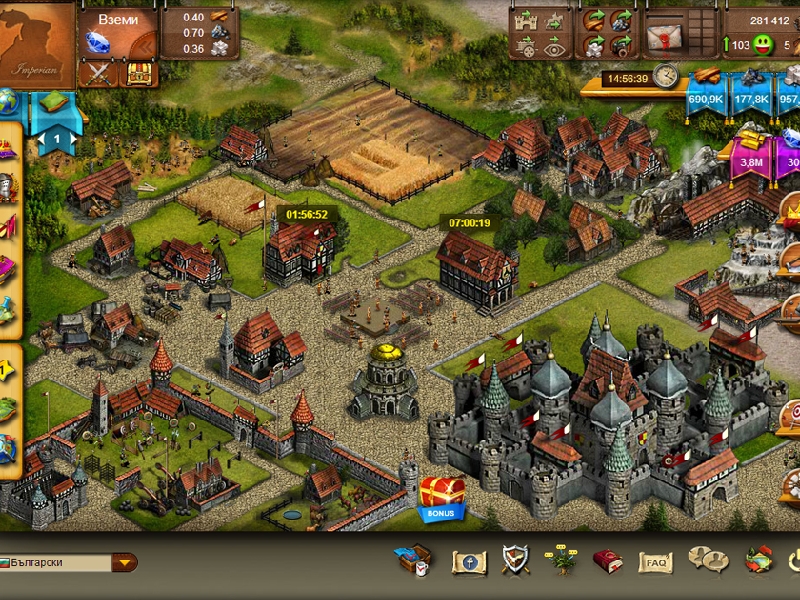Click the eye scouting icon
Viewport: 800px width, 600px height.
click(556, 45)
